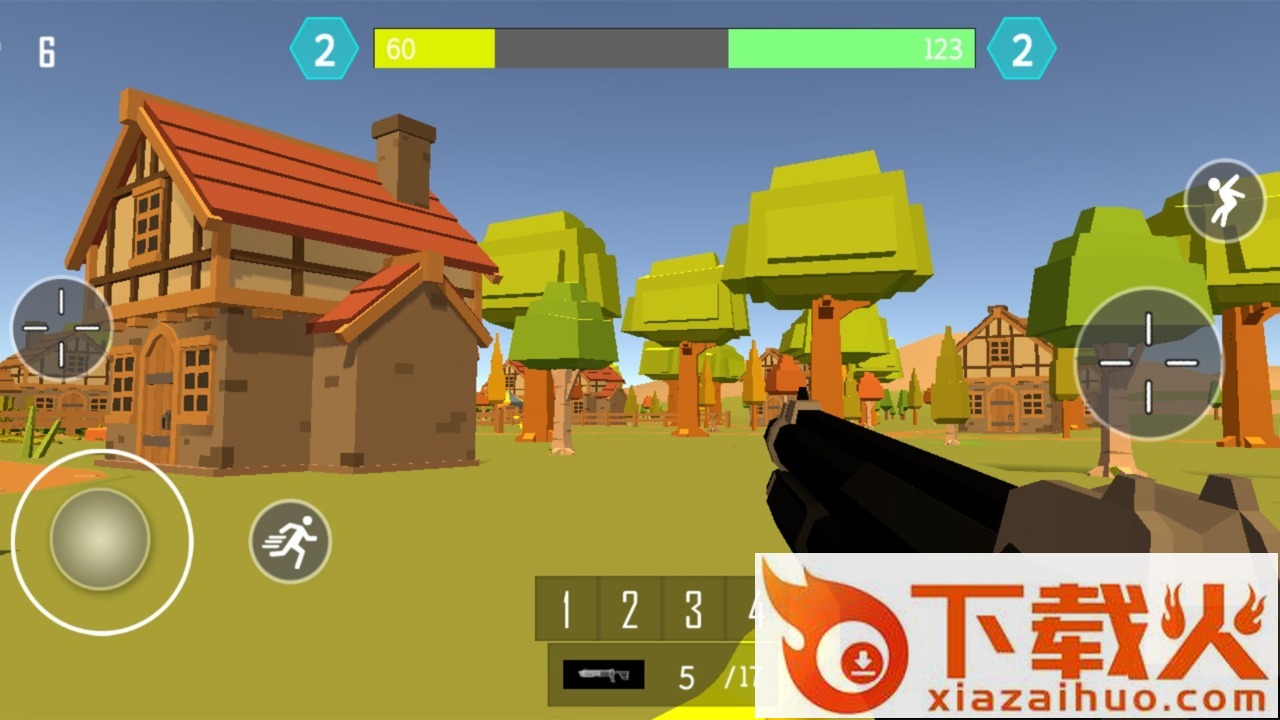Toggle the sprint running-man button
Screen dimensions: 1280x720
(x=290, y=541)
